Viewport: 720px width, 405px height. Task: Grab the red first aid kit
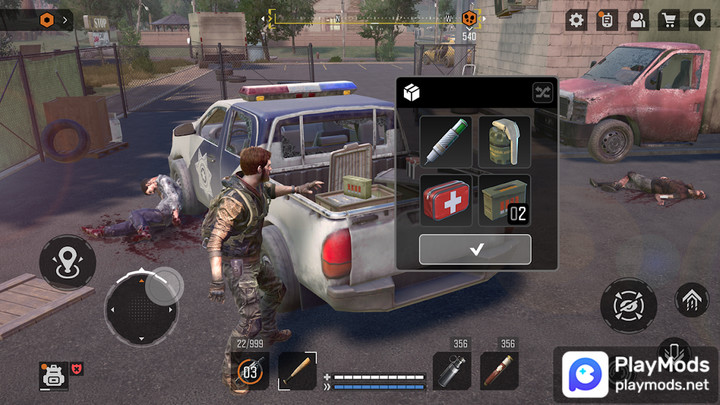(445, 200)
